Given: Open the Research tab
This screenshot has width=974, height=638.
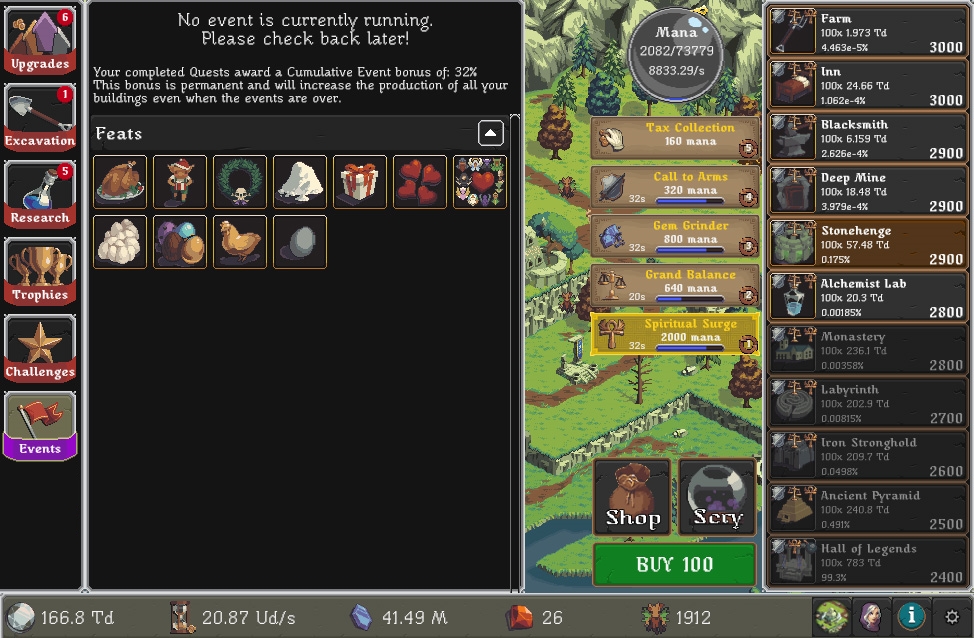Looking at the screenshot, I should [x=40, y=195].
